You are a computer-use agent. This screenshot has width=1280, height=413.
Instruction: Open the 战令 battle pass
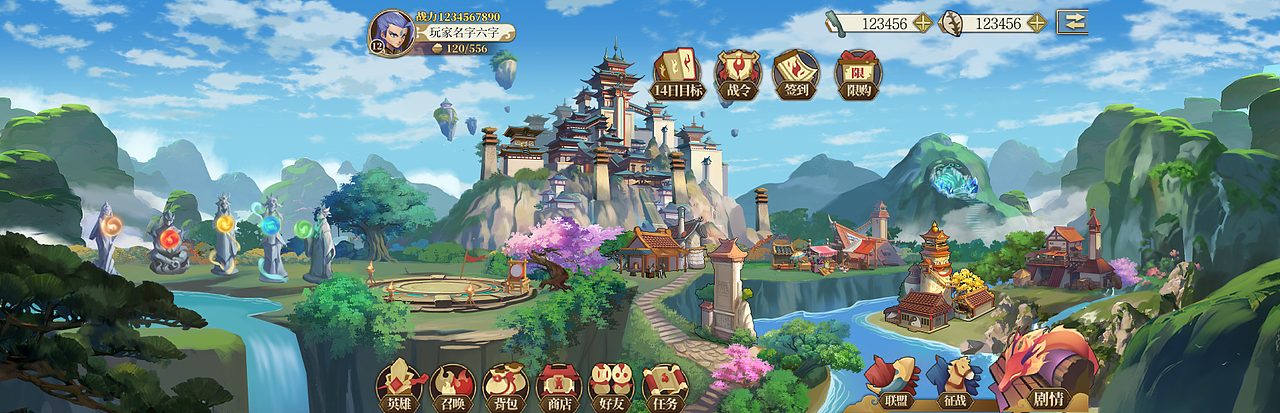[737, 74]
